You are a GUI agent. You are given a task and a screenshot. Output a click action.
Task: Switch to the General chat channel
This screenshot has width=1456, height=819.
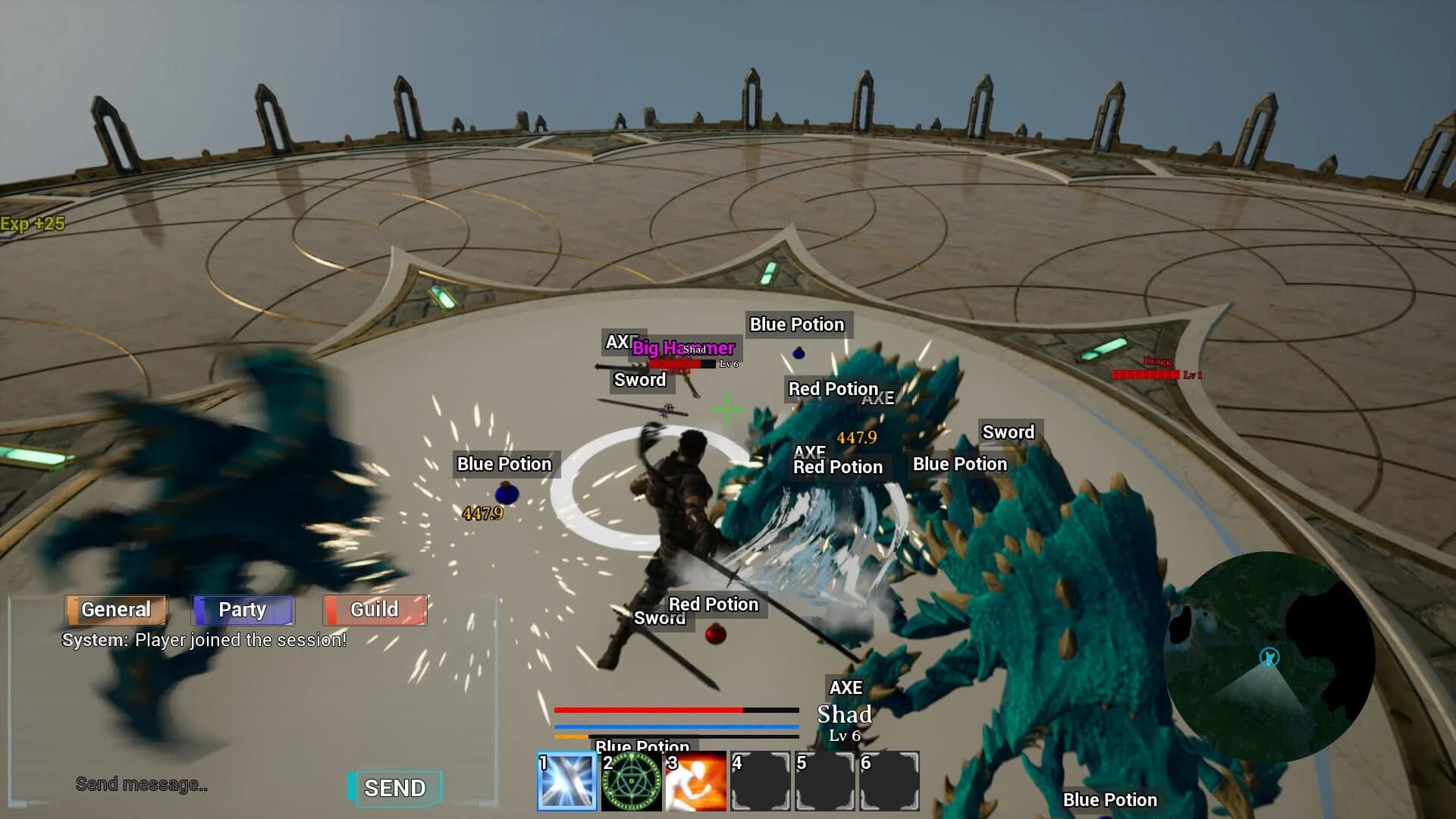(115, 609)
